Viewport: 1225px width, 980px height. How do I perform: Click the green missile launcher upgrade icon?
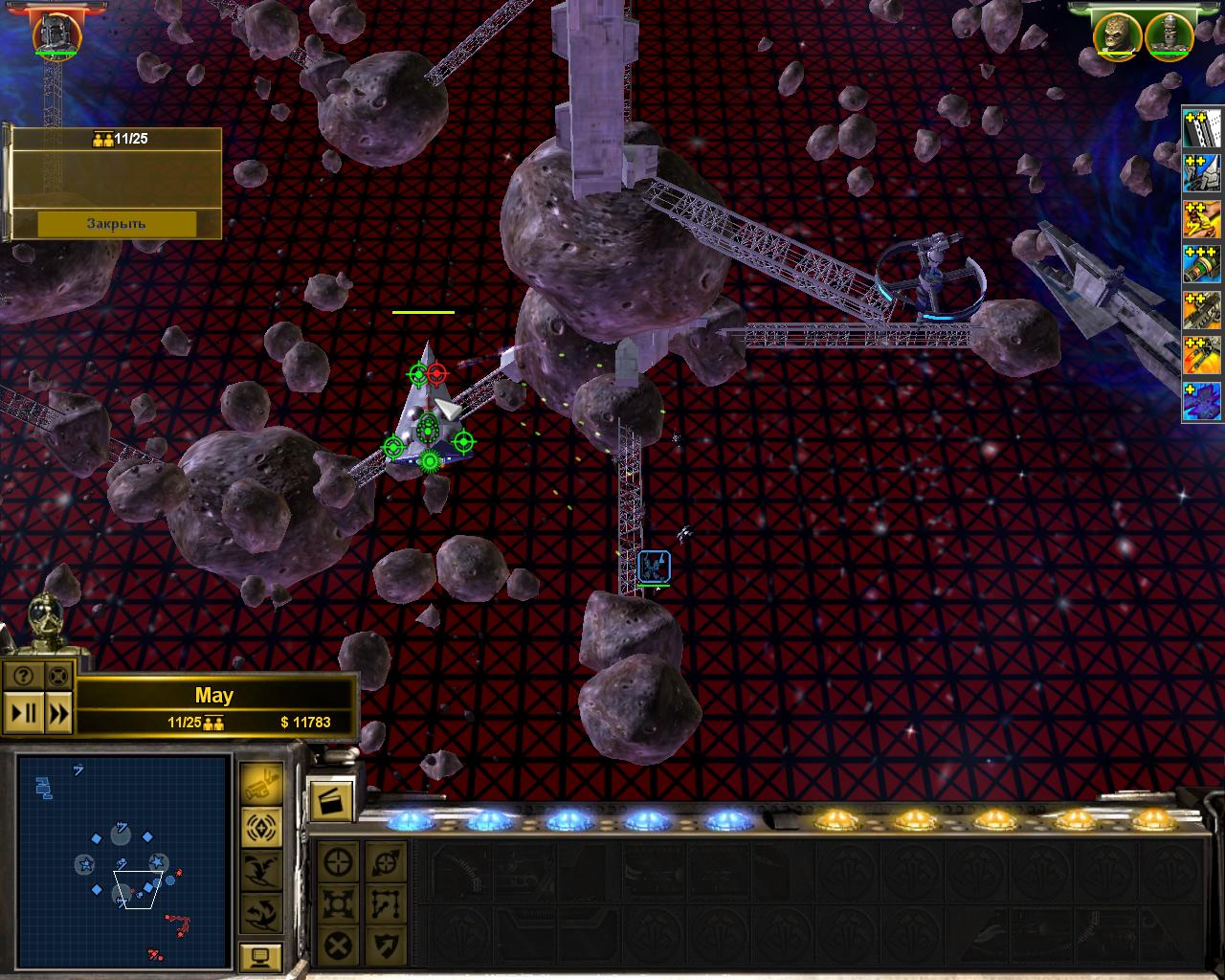click(1202, 262)
